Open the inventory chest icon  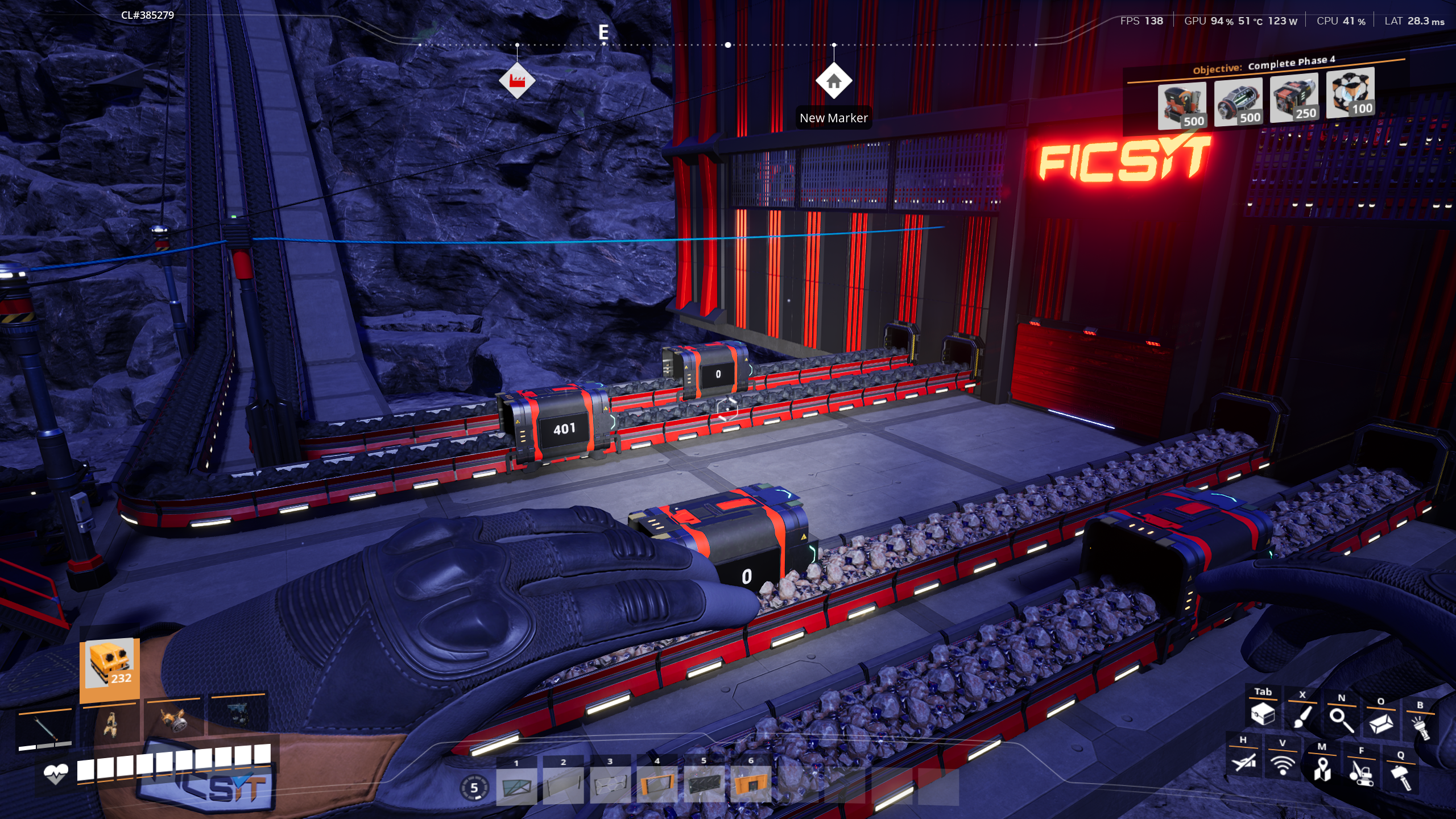[x=1263, y=714]
